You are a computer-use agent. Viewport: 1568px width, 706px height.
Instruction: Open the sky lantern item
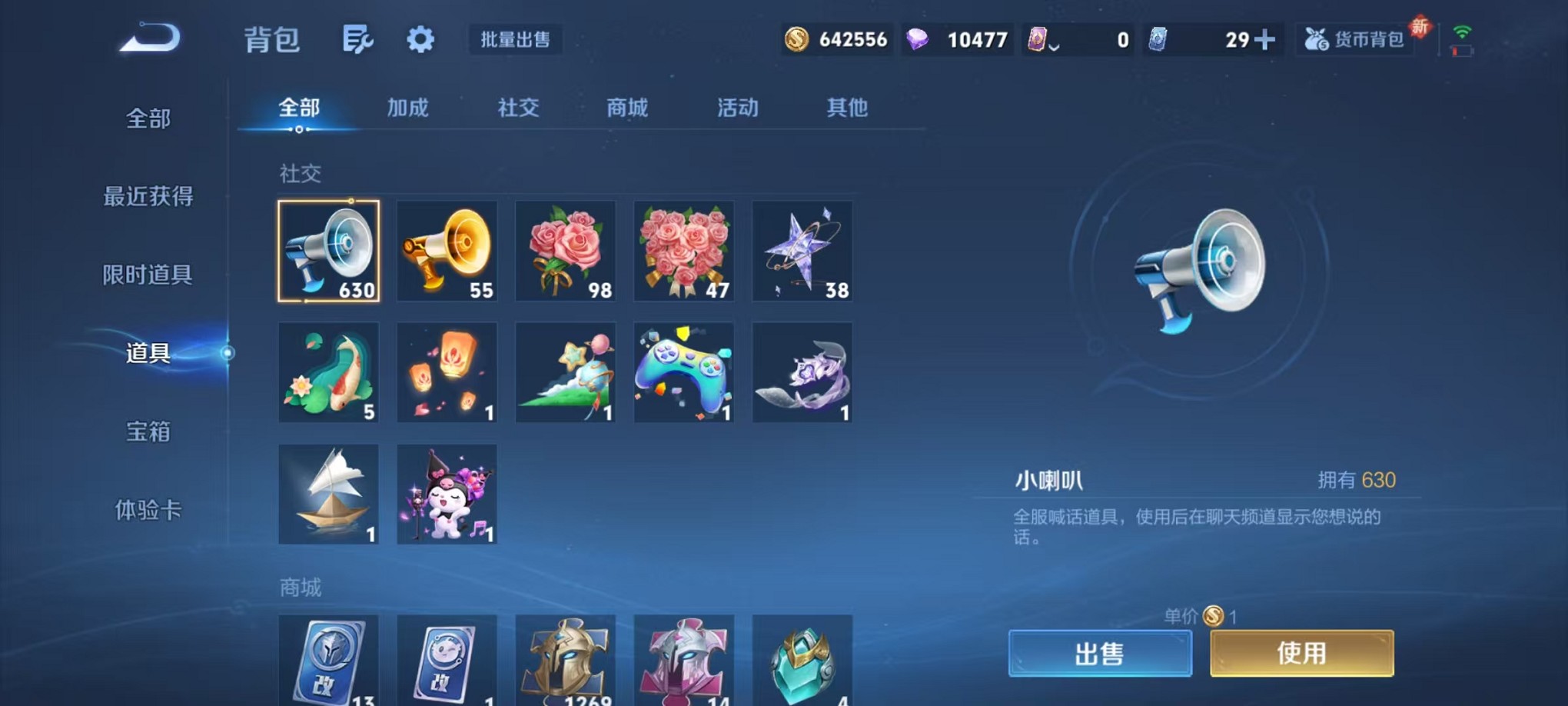coord(447,373)
